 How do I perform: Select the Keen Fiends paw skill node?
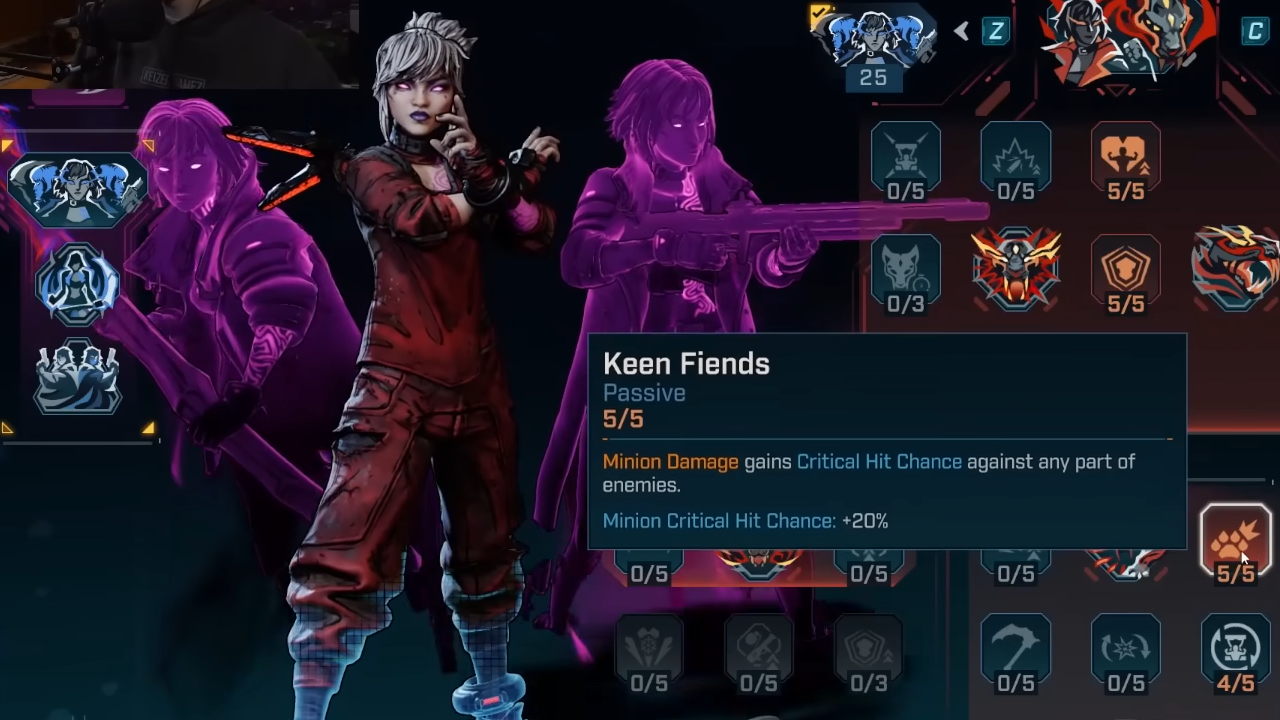point(1235,540)
